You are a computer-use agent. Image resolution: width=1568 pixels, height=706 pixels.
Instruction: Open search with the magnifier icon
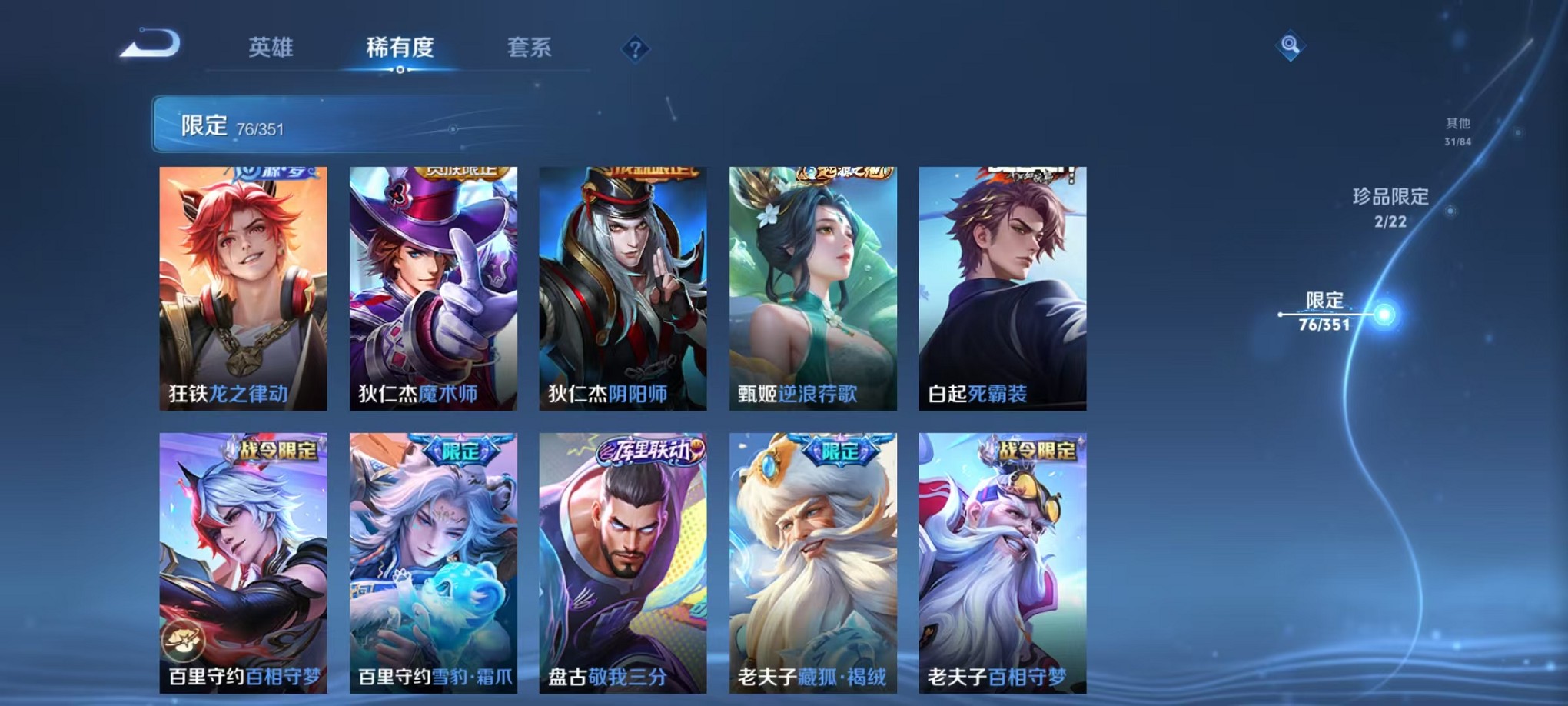[x=1290, y=48]
